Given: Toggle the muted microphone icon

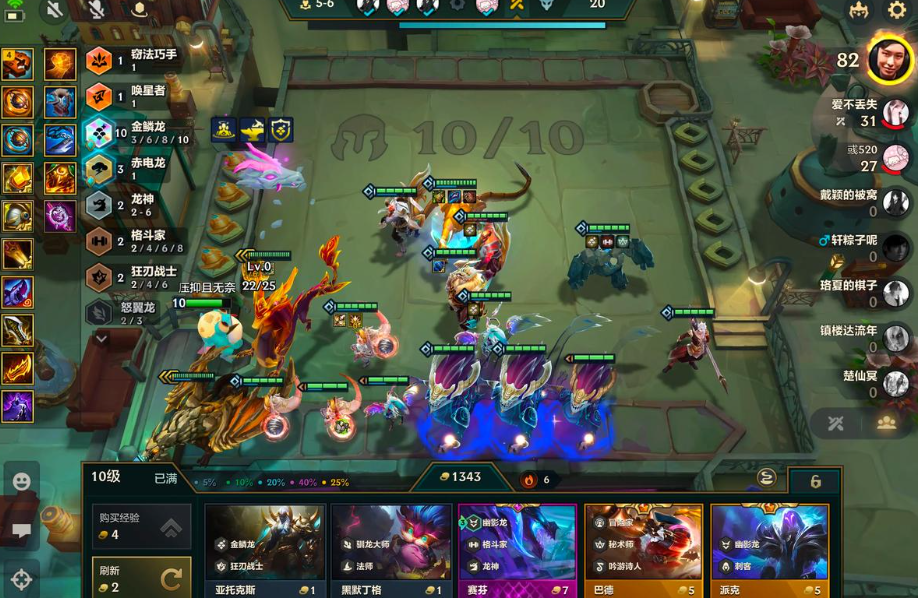Looking at the screenshot, I should coord(96,10).
